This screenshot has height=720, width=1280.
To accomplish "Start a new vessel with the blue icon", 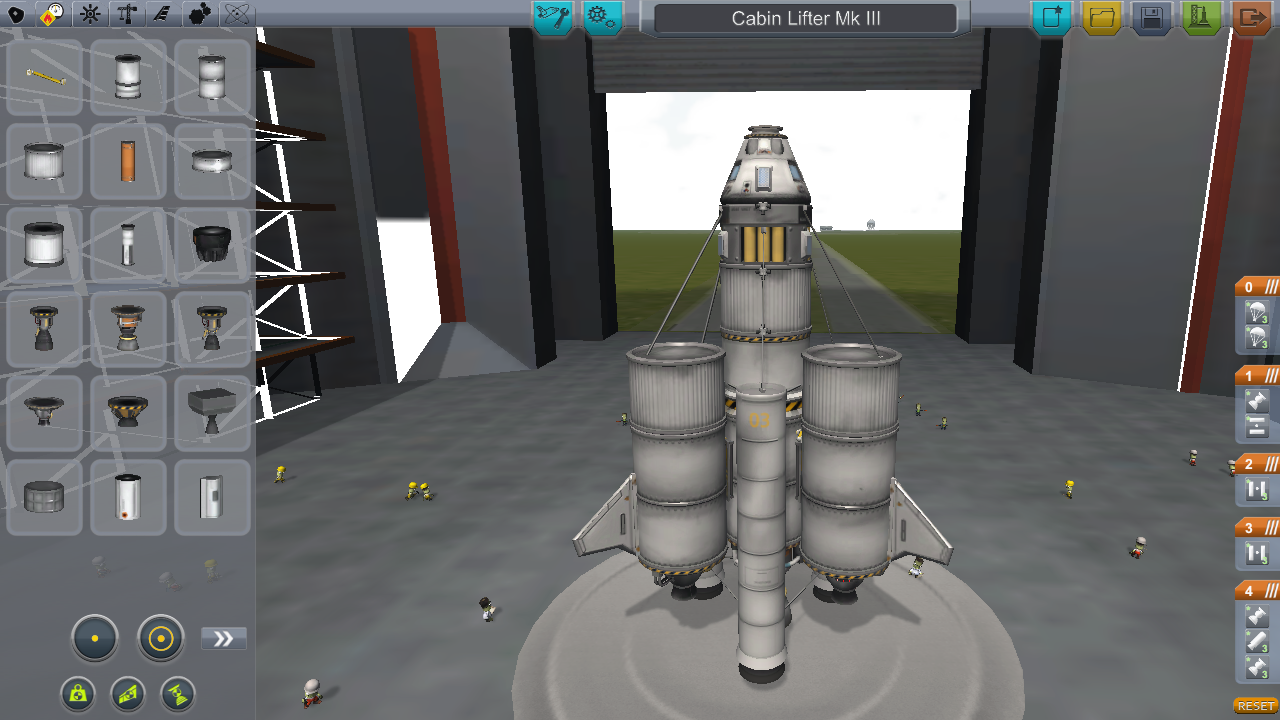I will click(1051, 17).
